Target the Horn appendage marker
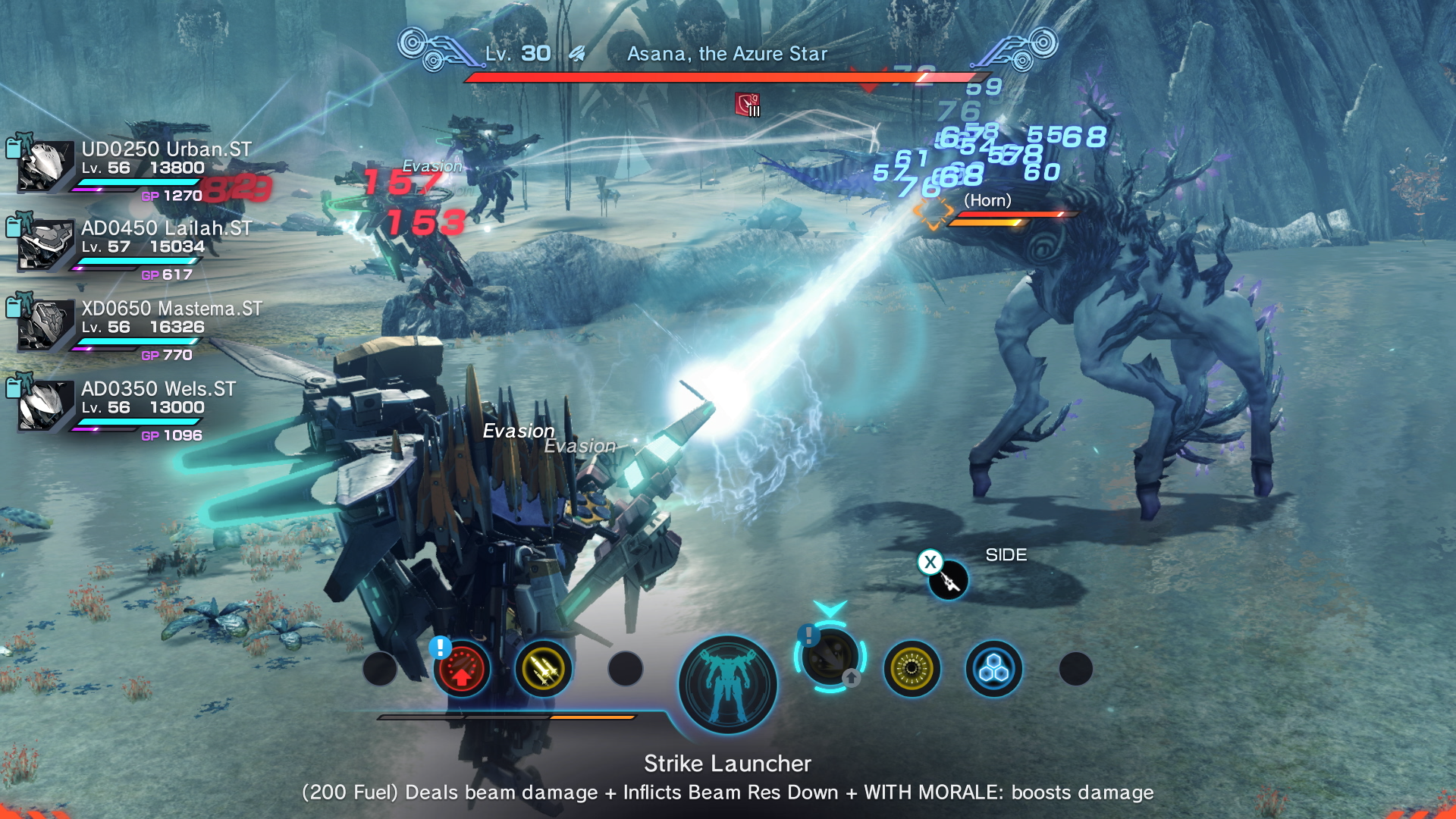This screenshot has height=819, width=1456. coord(933,212)
